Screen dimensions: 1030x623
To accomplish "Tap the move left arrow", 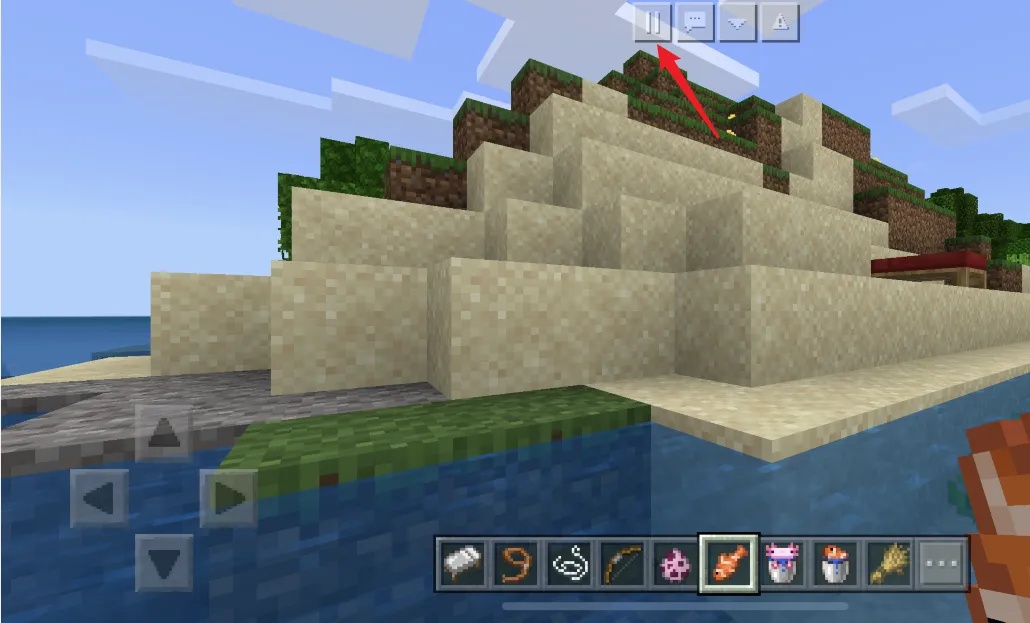I will [x=99, y=497].
